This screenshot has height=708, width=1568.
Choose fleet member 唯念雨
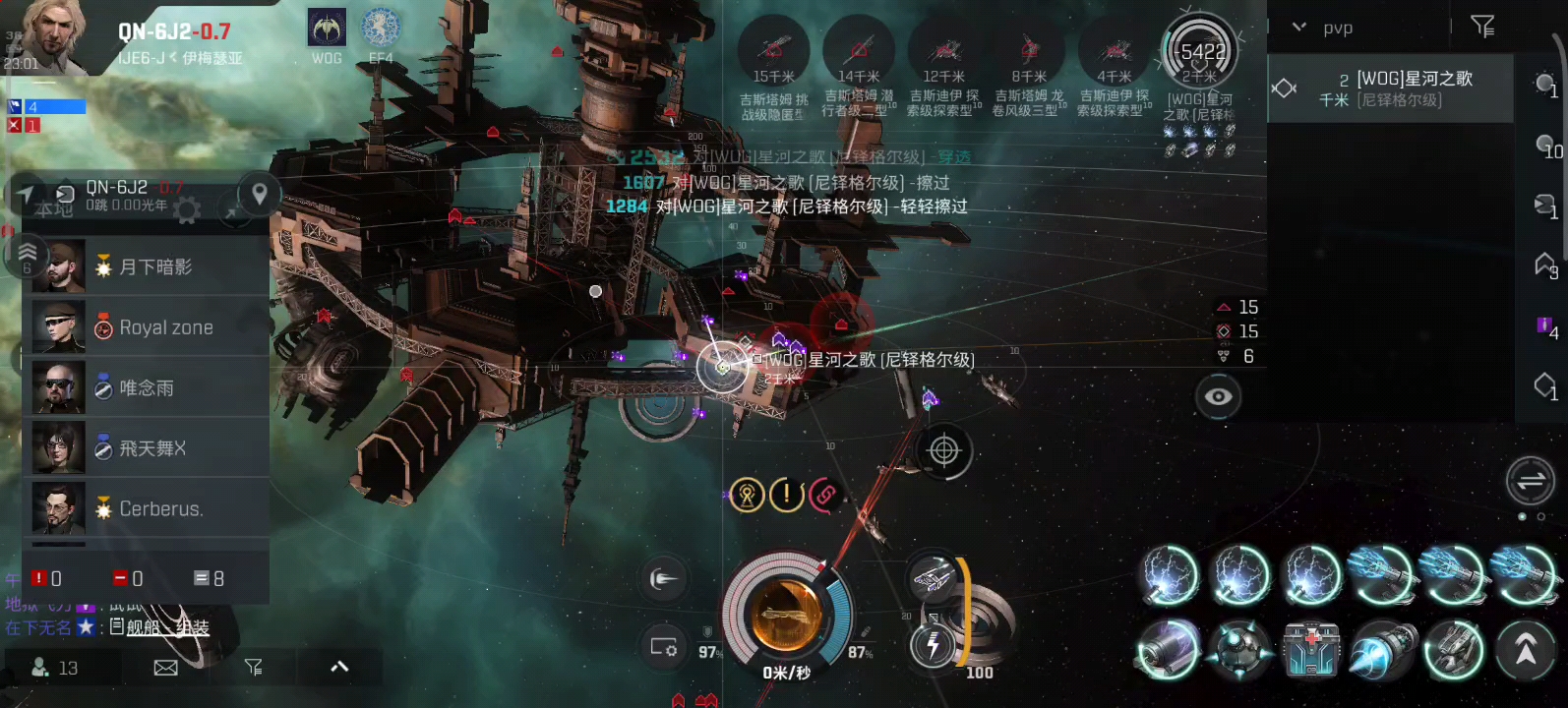[x=148, y=388]
